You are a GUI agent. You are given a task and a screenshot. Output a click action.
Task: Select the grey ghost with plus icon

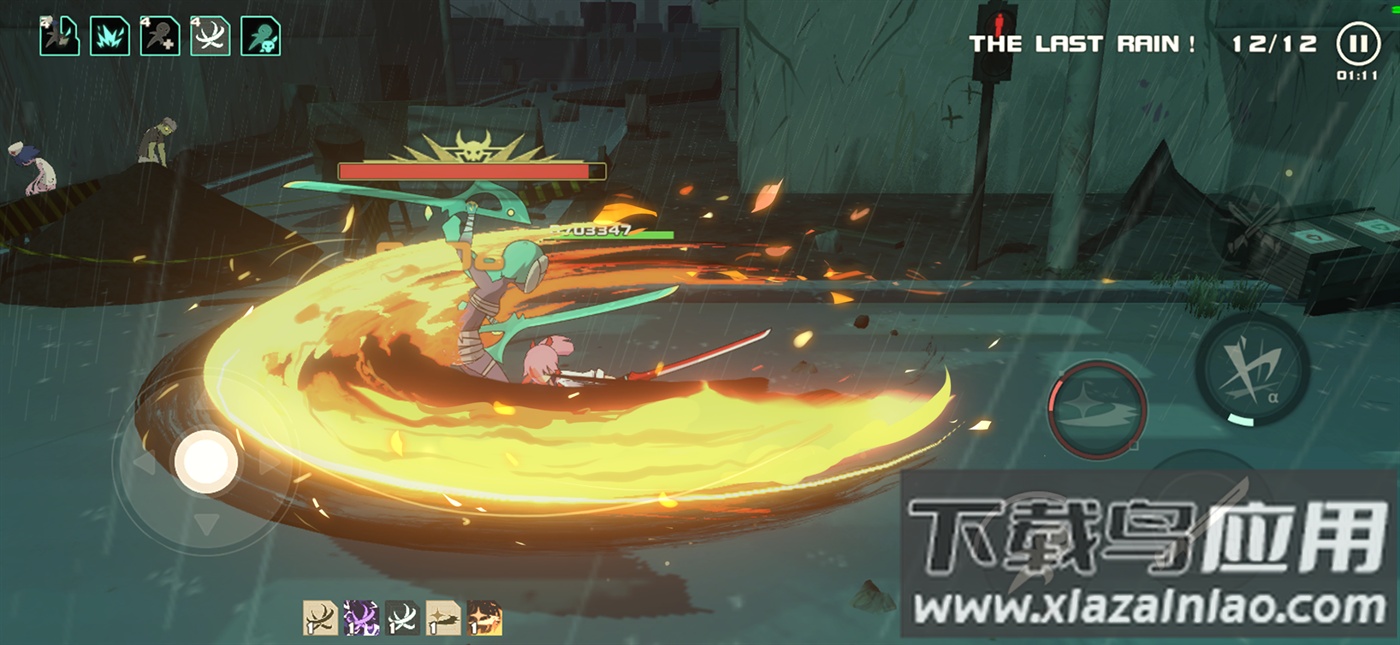[160, 36]
